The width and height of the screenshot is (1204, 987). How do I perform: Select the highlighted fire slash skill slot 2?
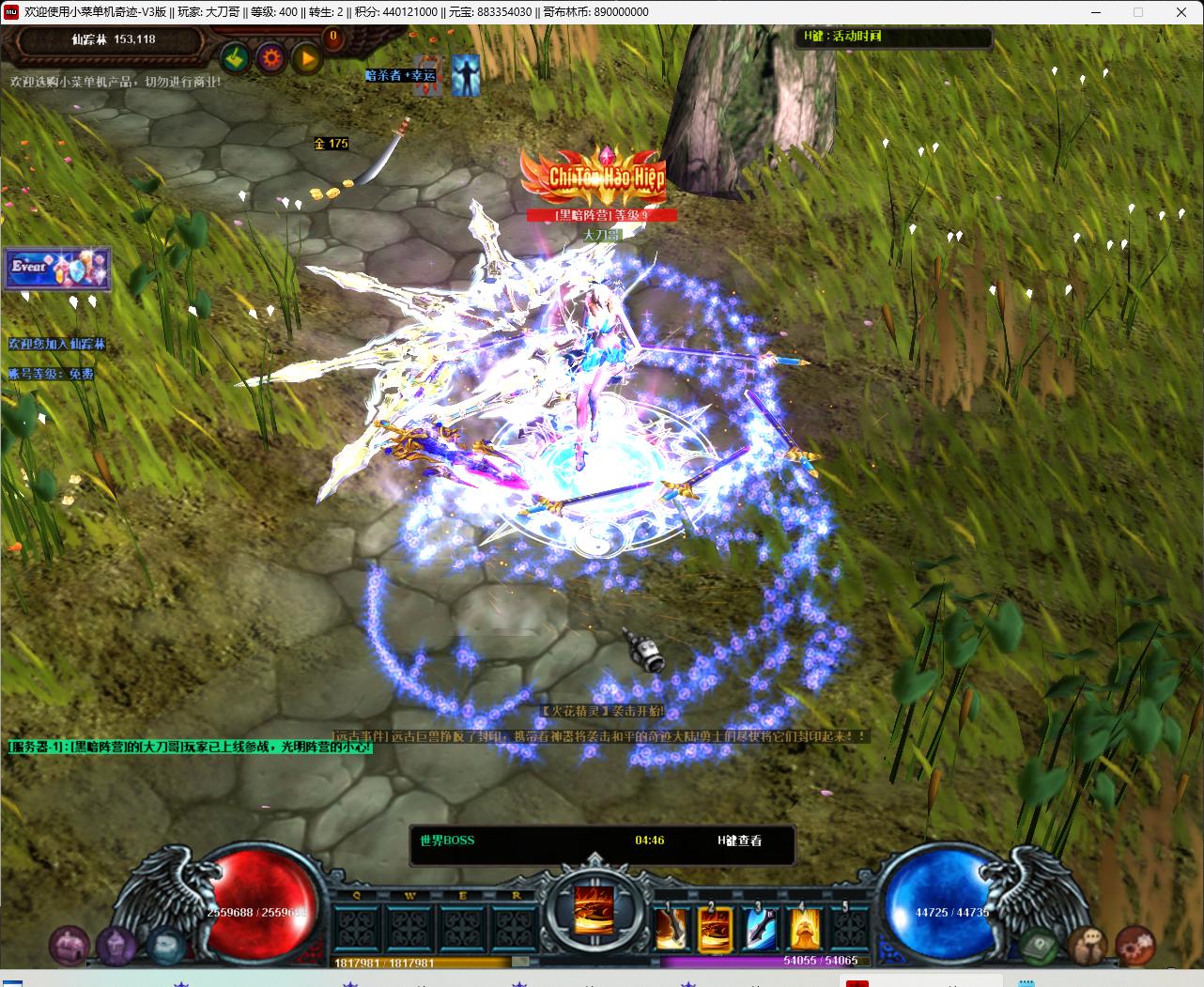715,928
